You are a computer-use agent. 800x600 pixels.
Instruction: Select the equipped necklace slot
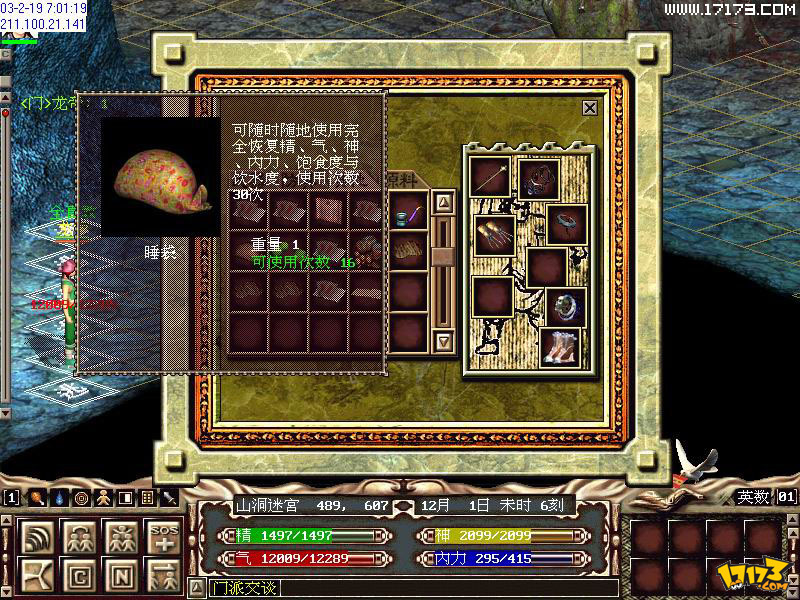click(x=539, y=179)
